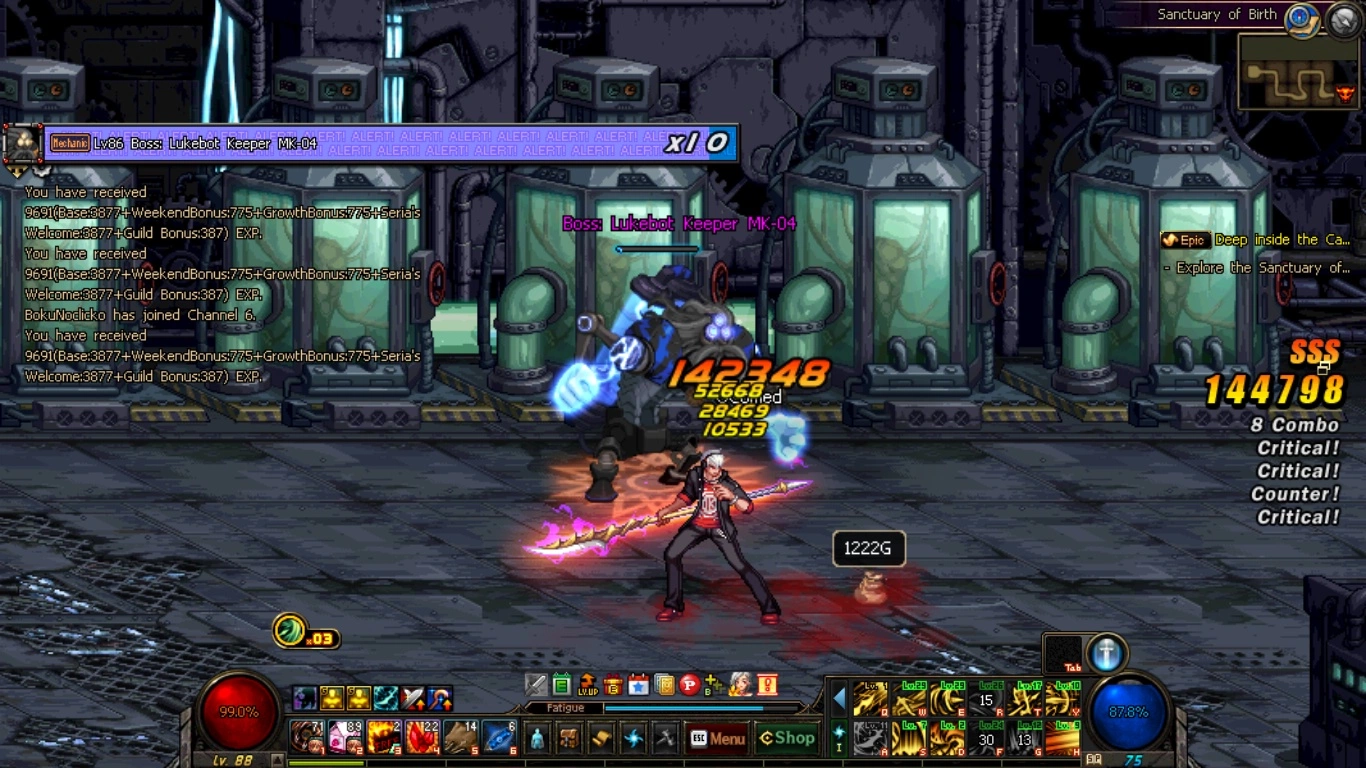Click the dungeon minimap
Image resolution: width=1366 pixels, height=768 pixels.
[x=1298, y=72]
